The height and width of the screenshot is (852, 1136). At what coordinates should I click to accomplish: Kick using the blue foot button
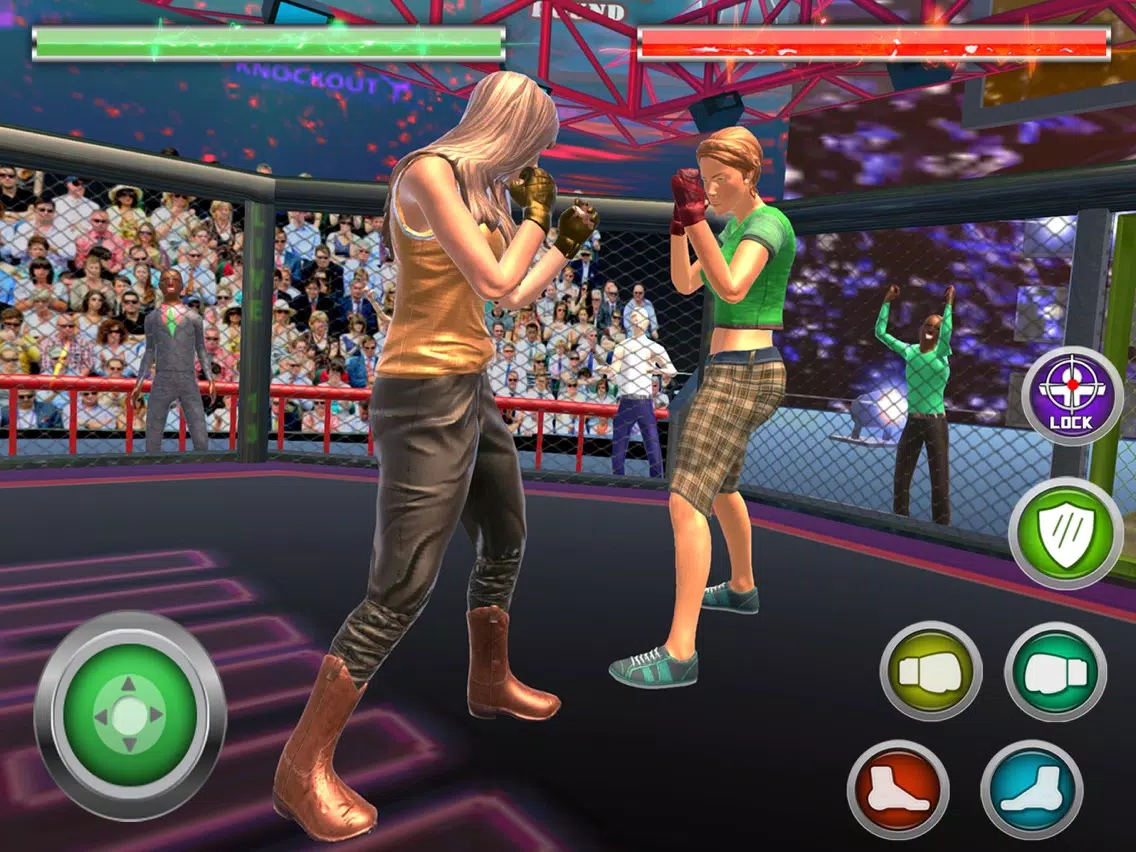(x=1031, y=789)
